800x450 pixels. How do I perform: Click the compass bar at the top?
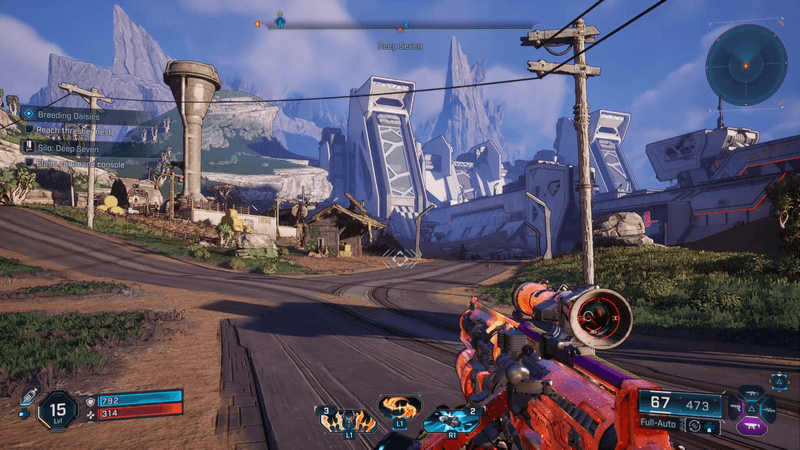click(x=400, y=24)
